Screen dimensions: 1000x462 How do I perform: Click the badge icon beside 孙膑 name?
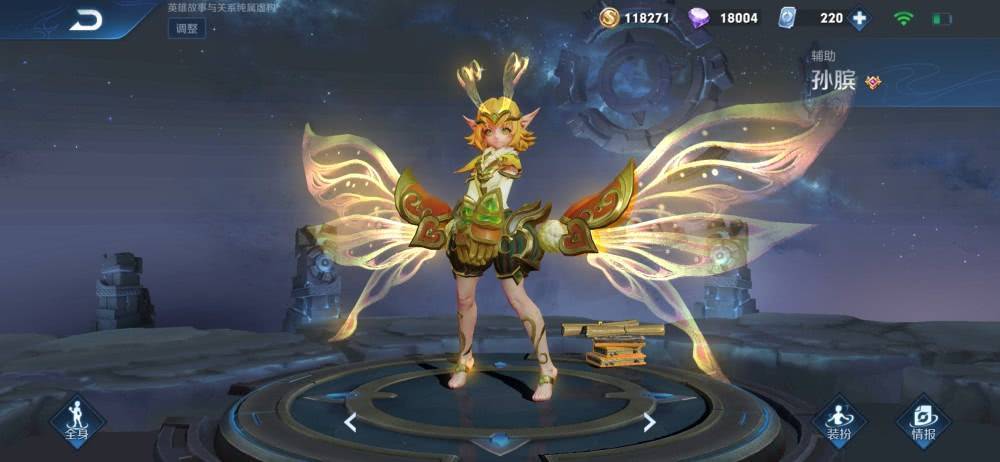(x=873, y=82)
